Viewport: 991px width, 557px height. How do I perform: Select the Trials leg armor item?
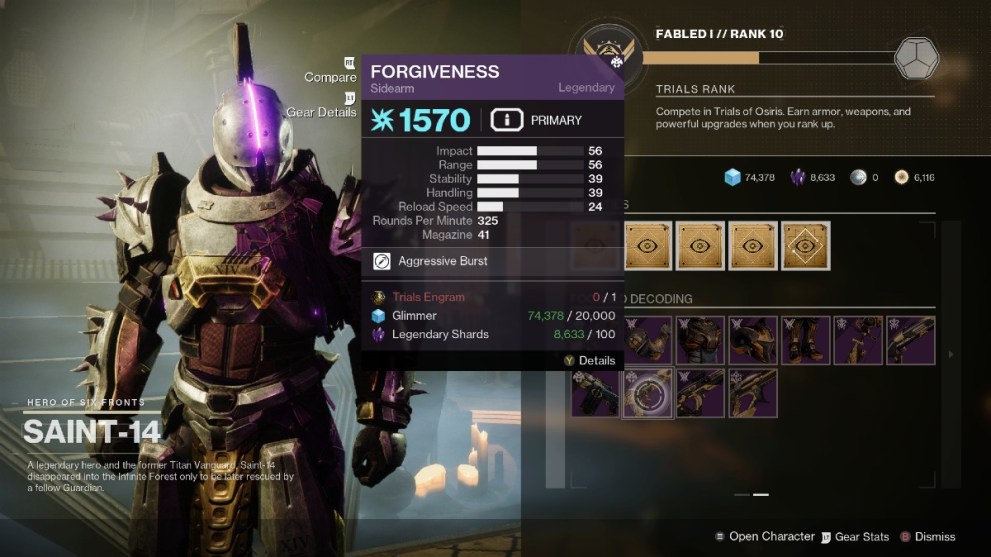click(x=805, y=341)
